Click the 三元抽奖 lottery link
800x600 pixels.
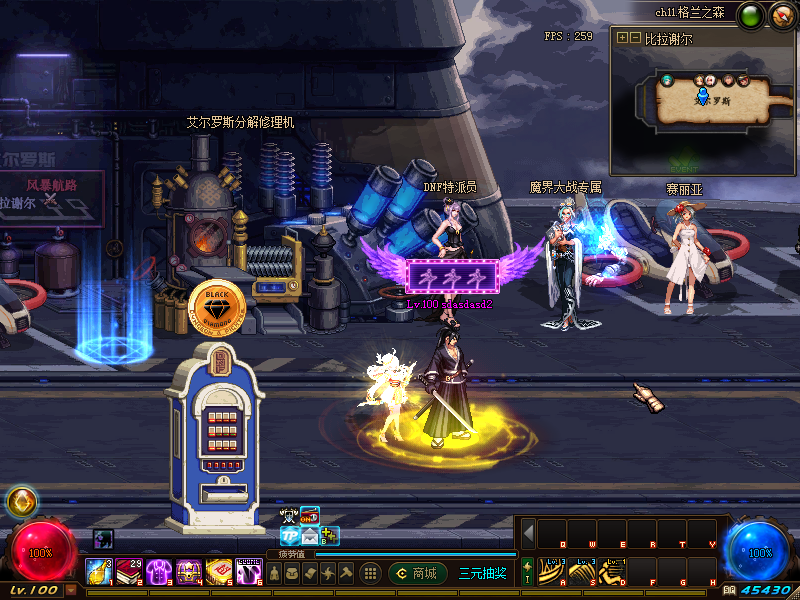pyautogui.click(x=482, y=573)
